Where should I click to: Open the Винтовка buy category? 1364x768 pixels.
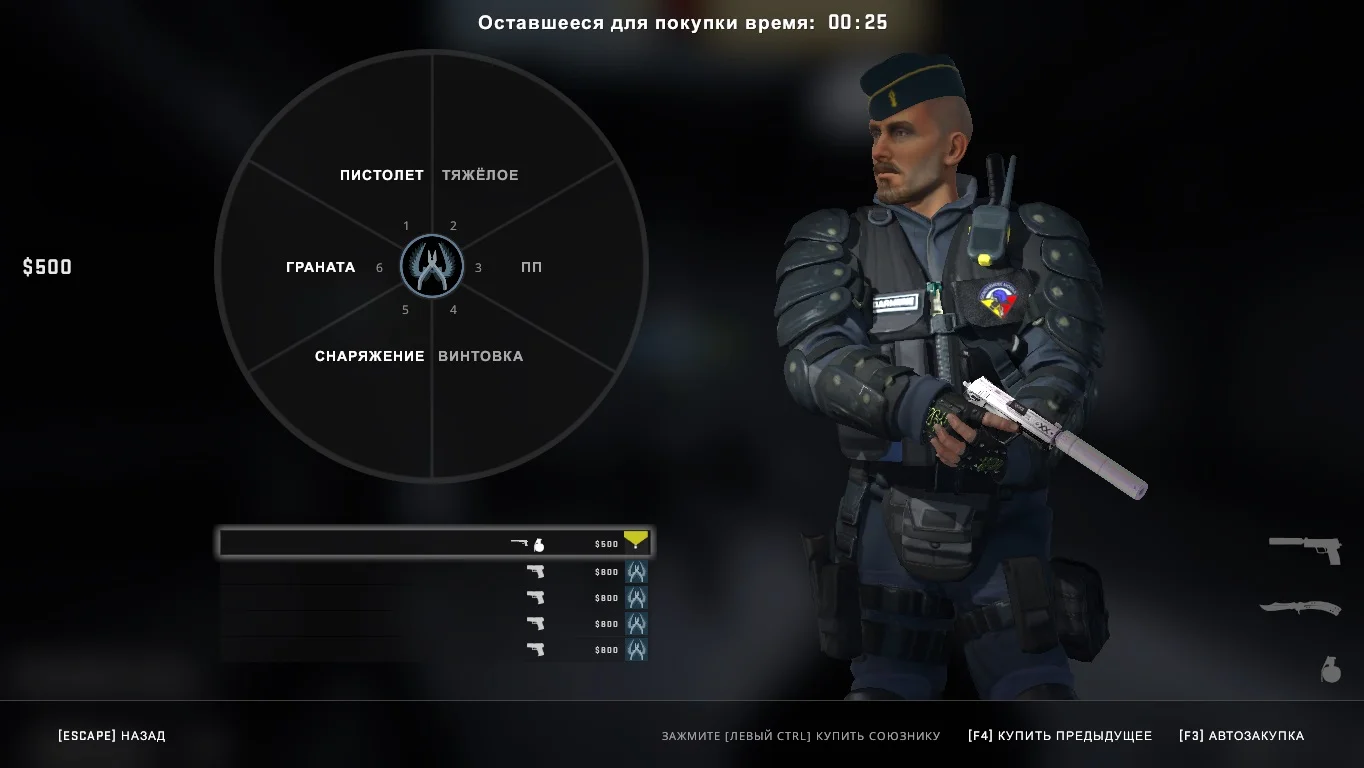pyautogui.click(x=480, y=356)
